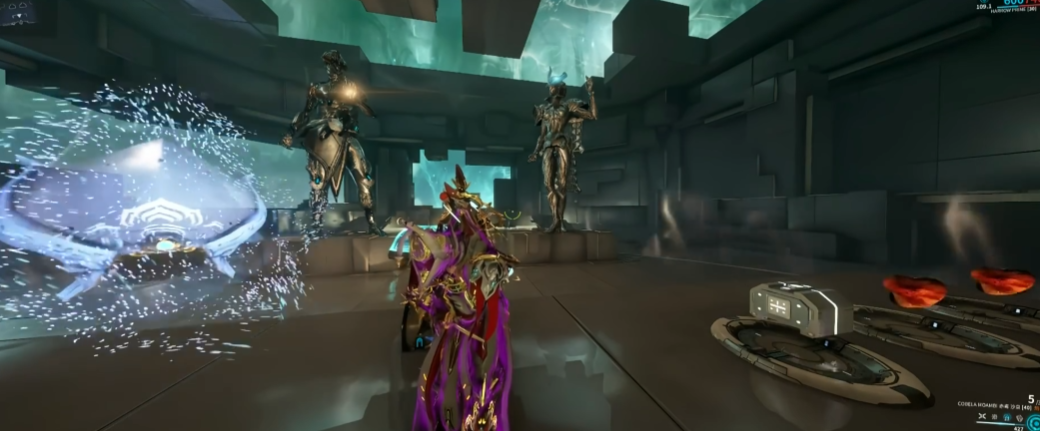Select the blue highlighted Thurible ability icon
1040x431 pixels.
point(1007,417)
